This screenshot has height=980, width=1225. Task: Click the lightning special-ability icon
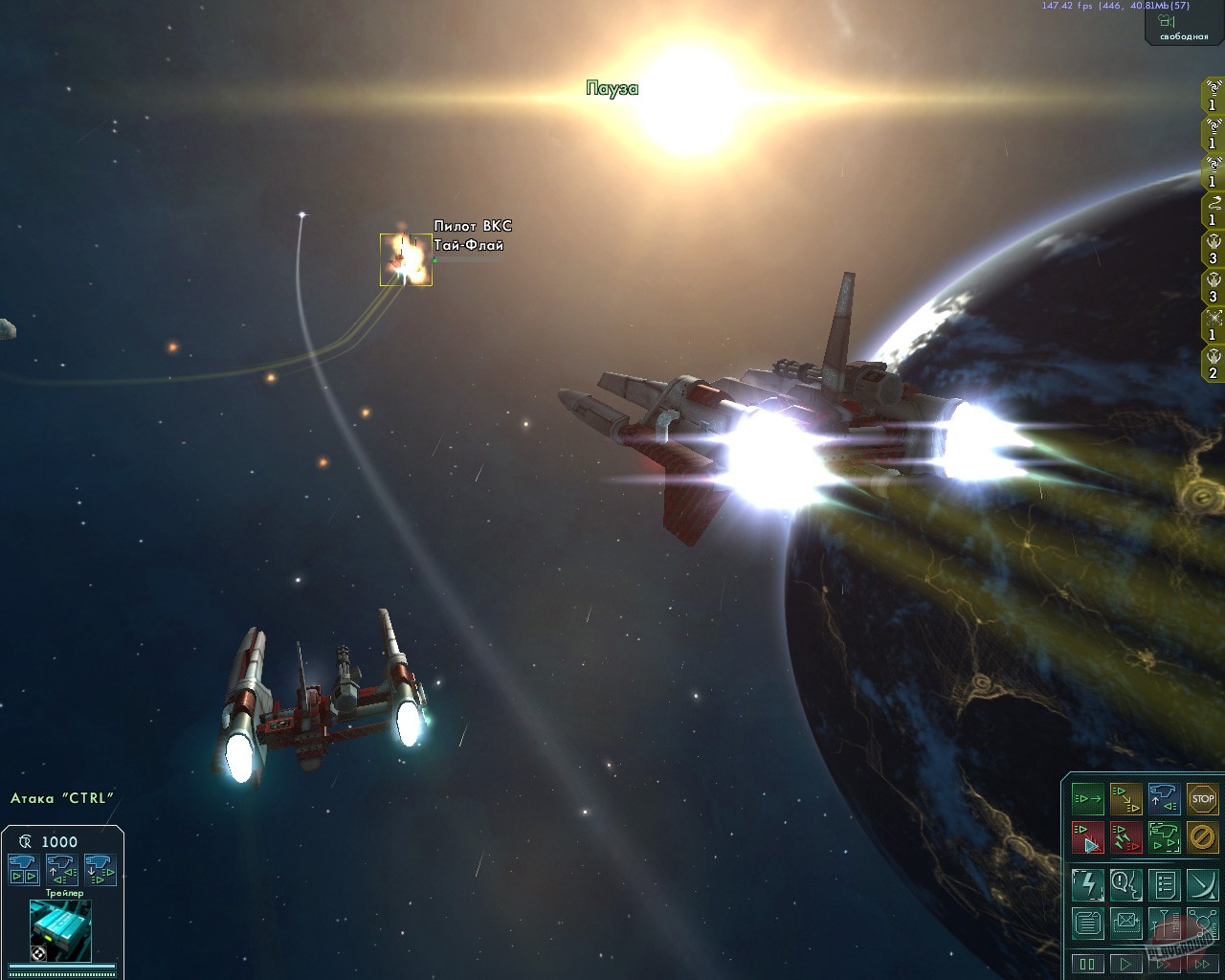click(1088, 885)
